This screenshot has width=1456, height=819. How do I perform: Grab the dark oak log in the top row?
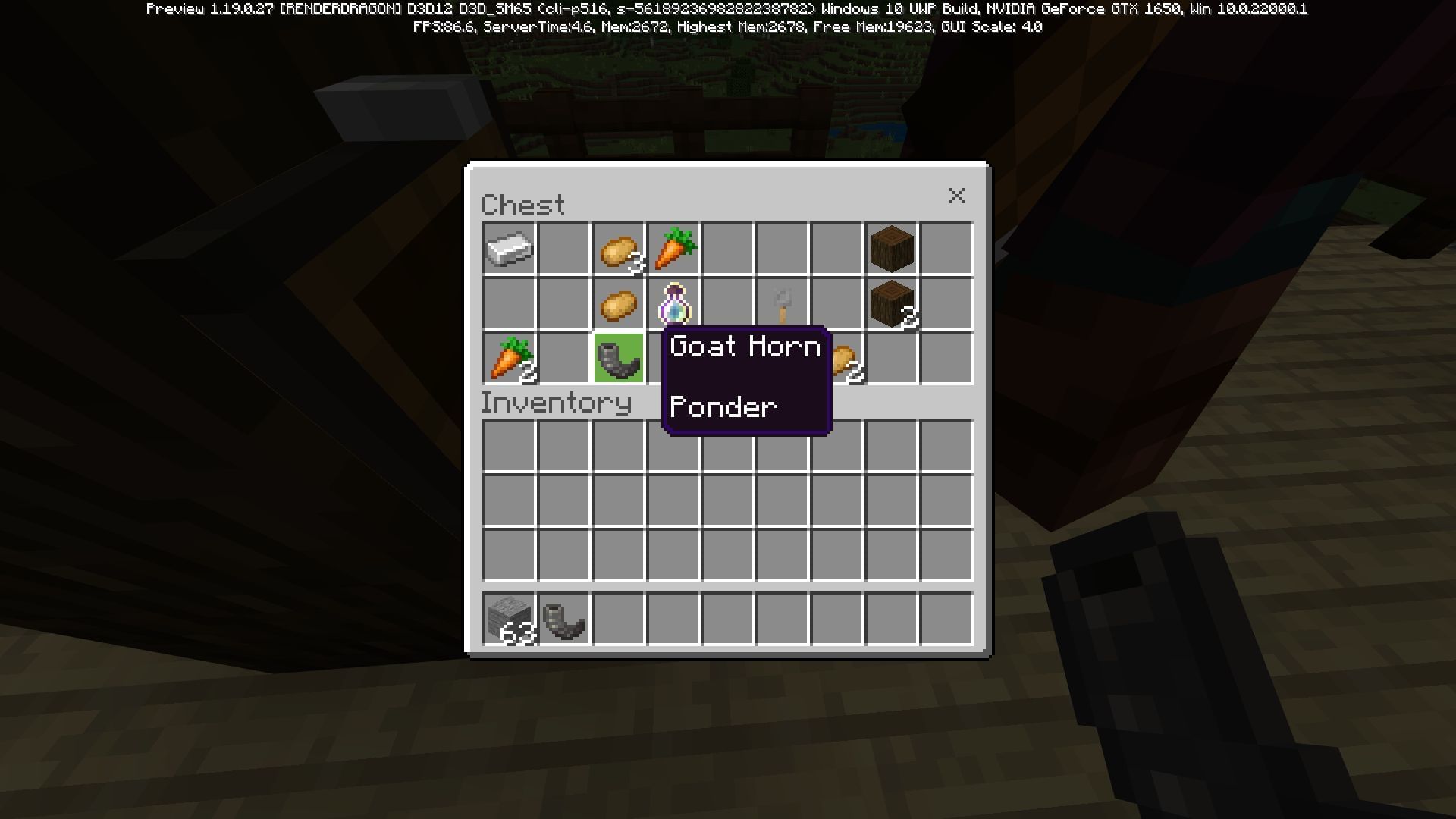click(x=892, y=249)
